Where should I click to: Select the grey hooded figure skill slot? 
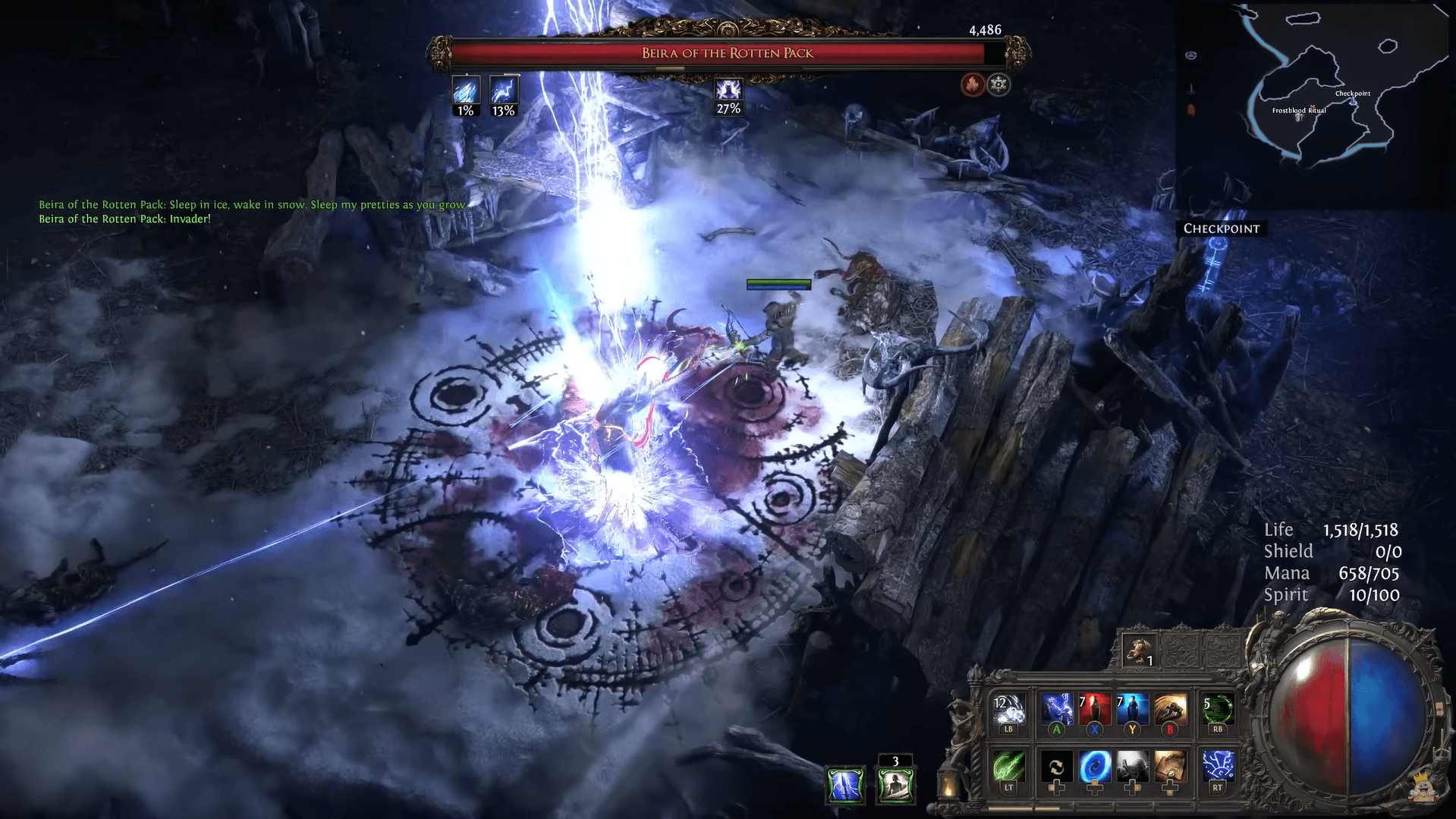click(1132, 767)
